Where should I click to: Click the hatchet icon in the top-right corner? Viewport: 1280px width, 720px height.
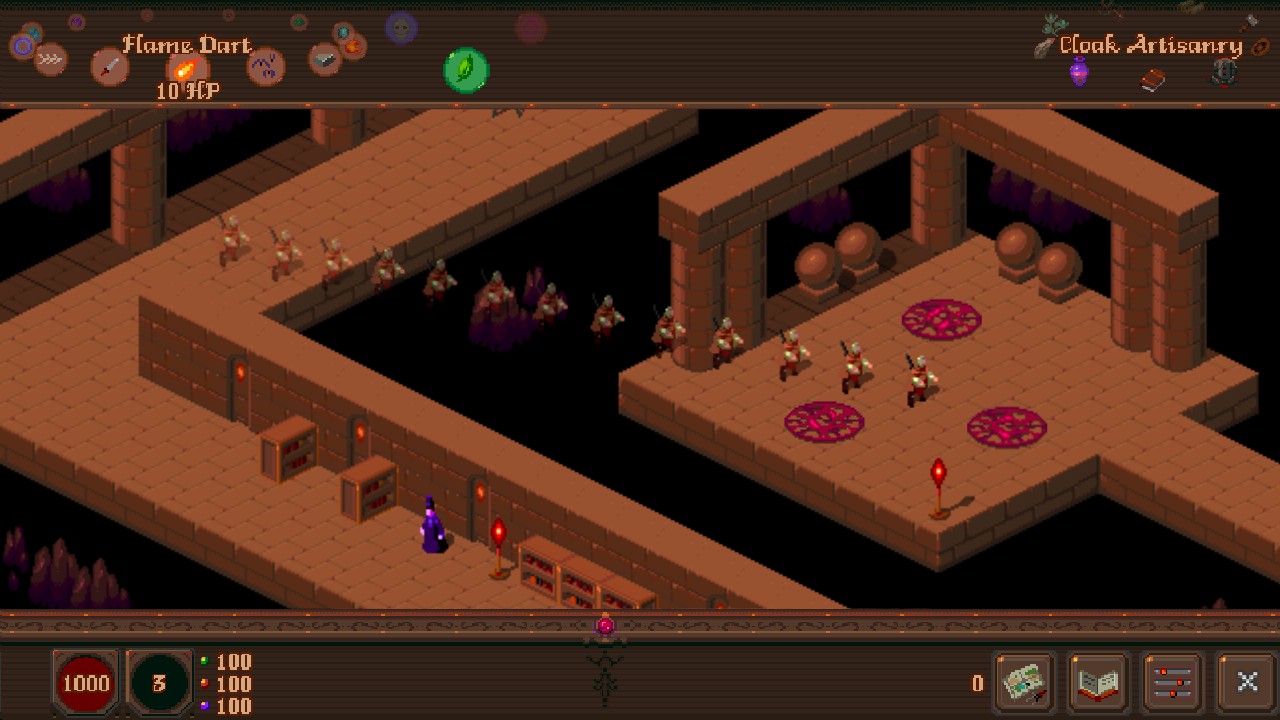(x=1249, y=22)
